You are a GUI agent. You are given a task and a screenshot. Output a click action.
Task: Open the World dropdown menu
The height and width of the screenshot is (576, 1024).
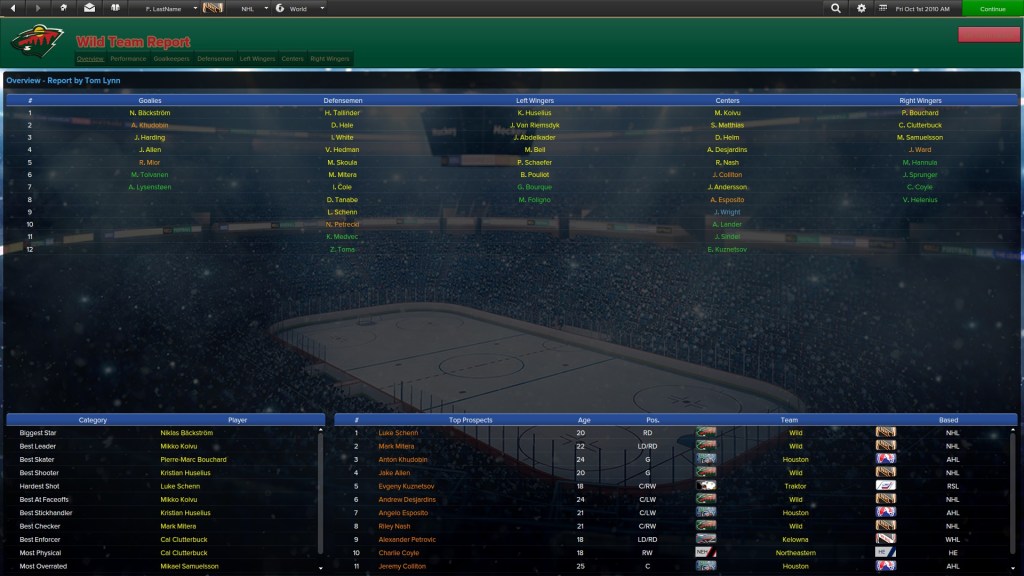click(x=300, y=8)
